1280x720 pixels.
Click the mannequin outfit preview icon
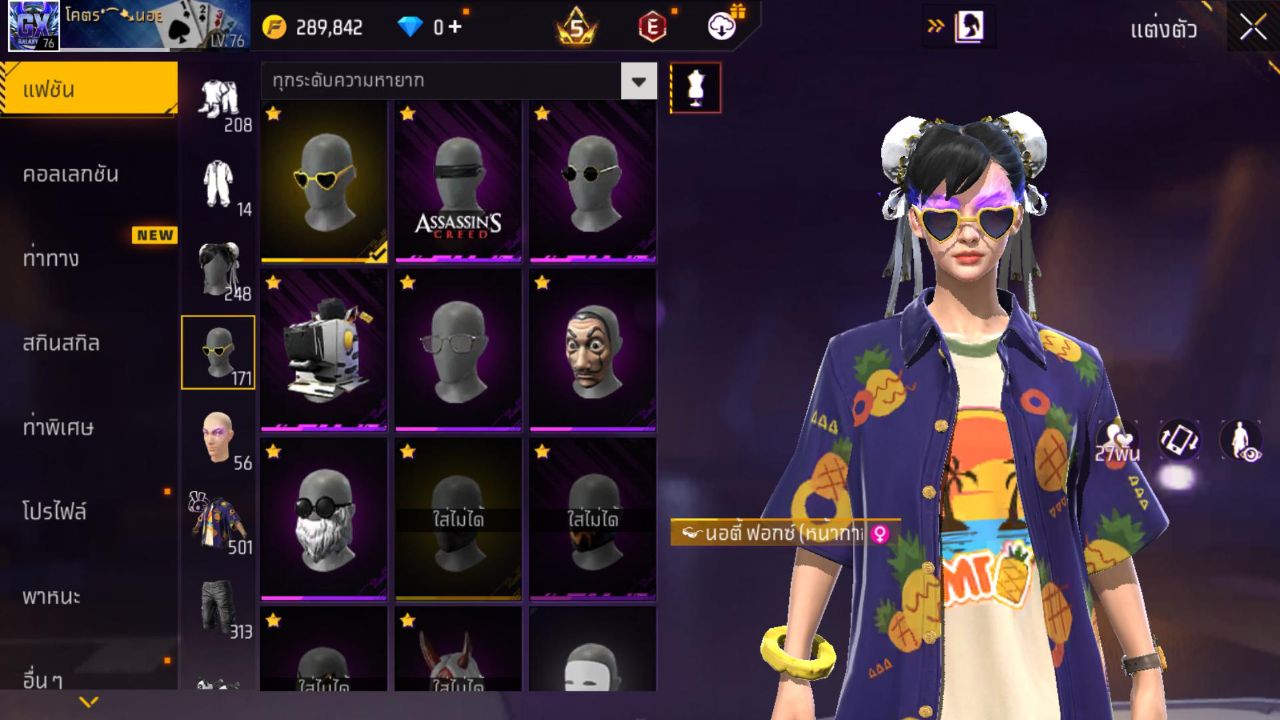[694, 87]
